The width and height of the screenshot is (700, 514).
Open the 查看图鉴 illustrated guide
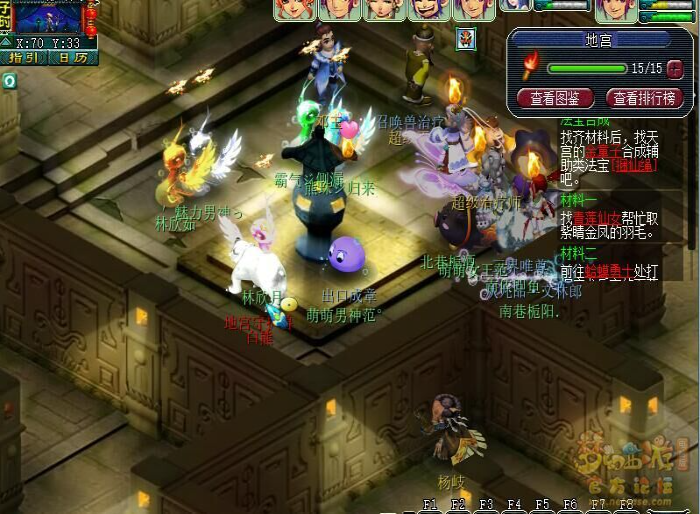(x=555, y=98)
